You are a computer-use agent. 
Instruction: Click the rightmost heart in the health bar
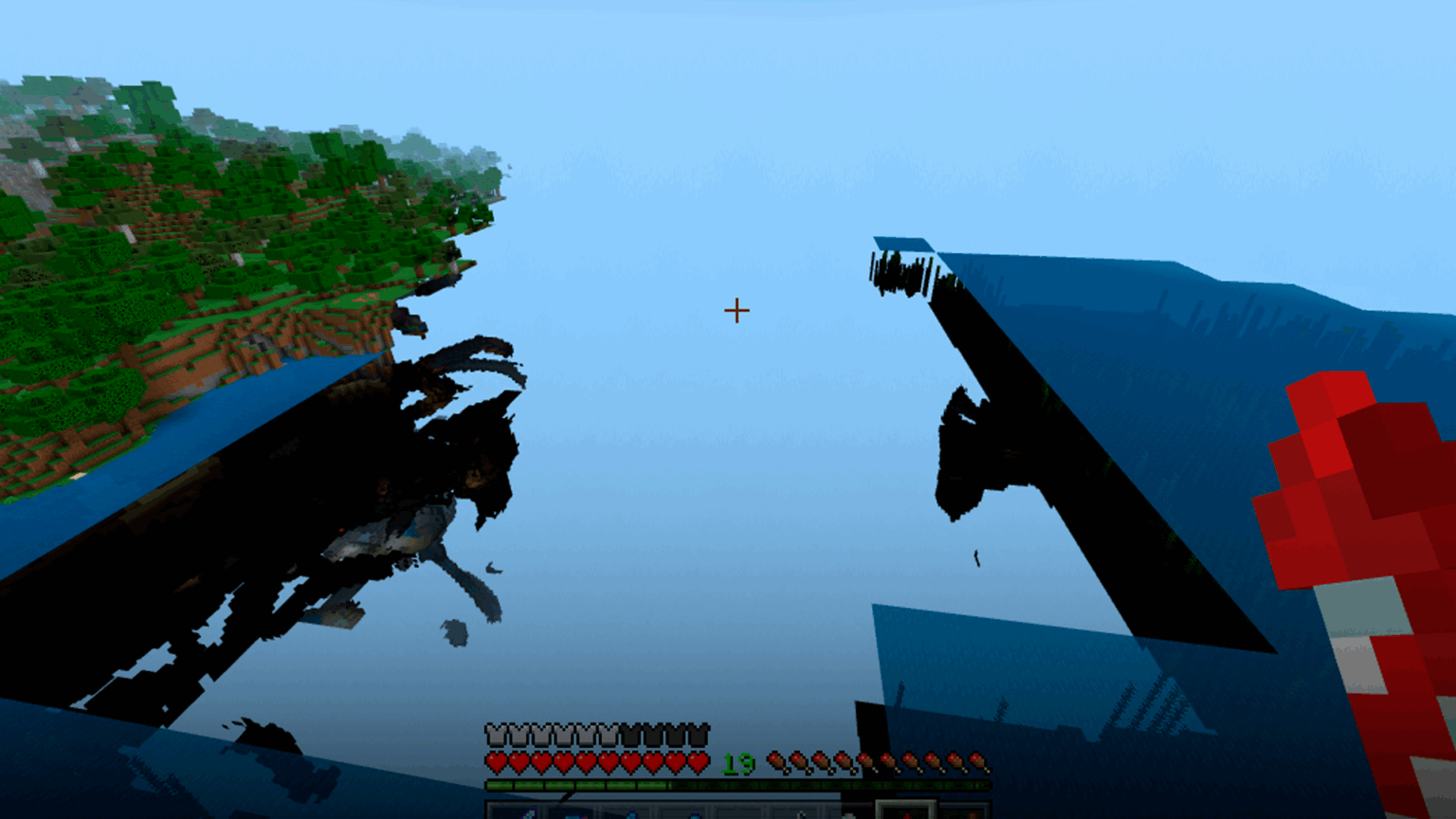pos(700,761)
